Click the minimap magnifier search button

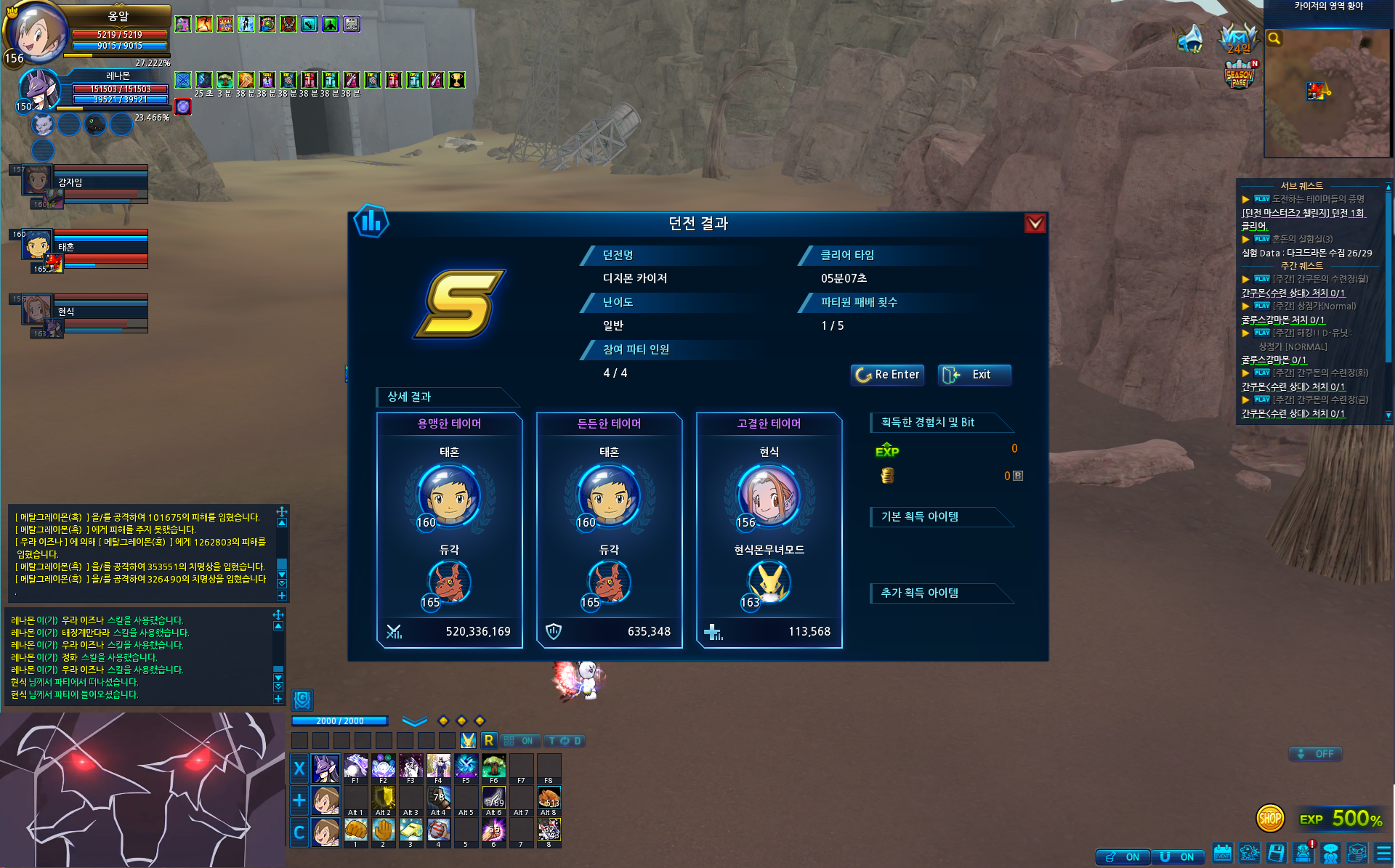click(x=1274, y=38)
